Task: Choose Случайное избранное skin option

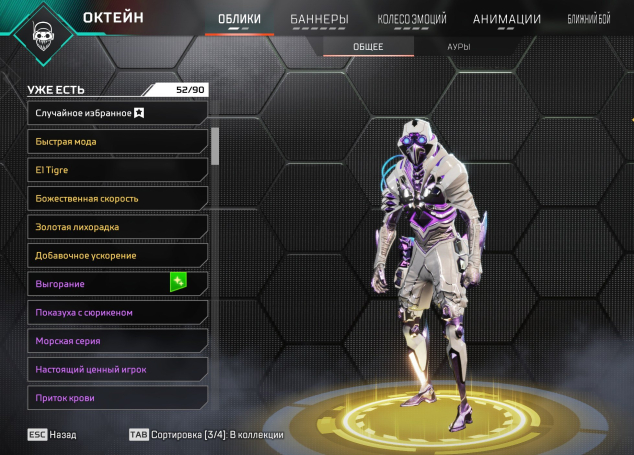Action: tap(117, 113)
